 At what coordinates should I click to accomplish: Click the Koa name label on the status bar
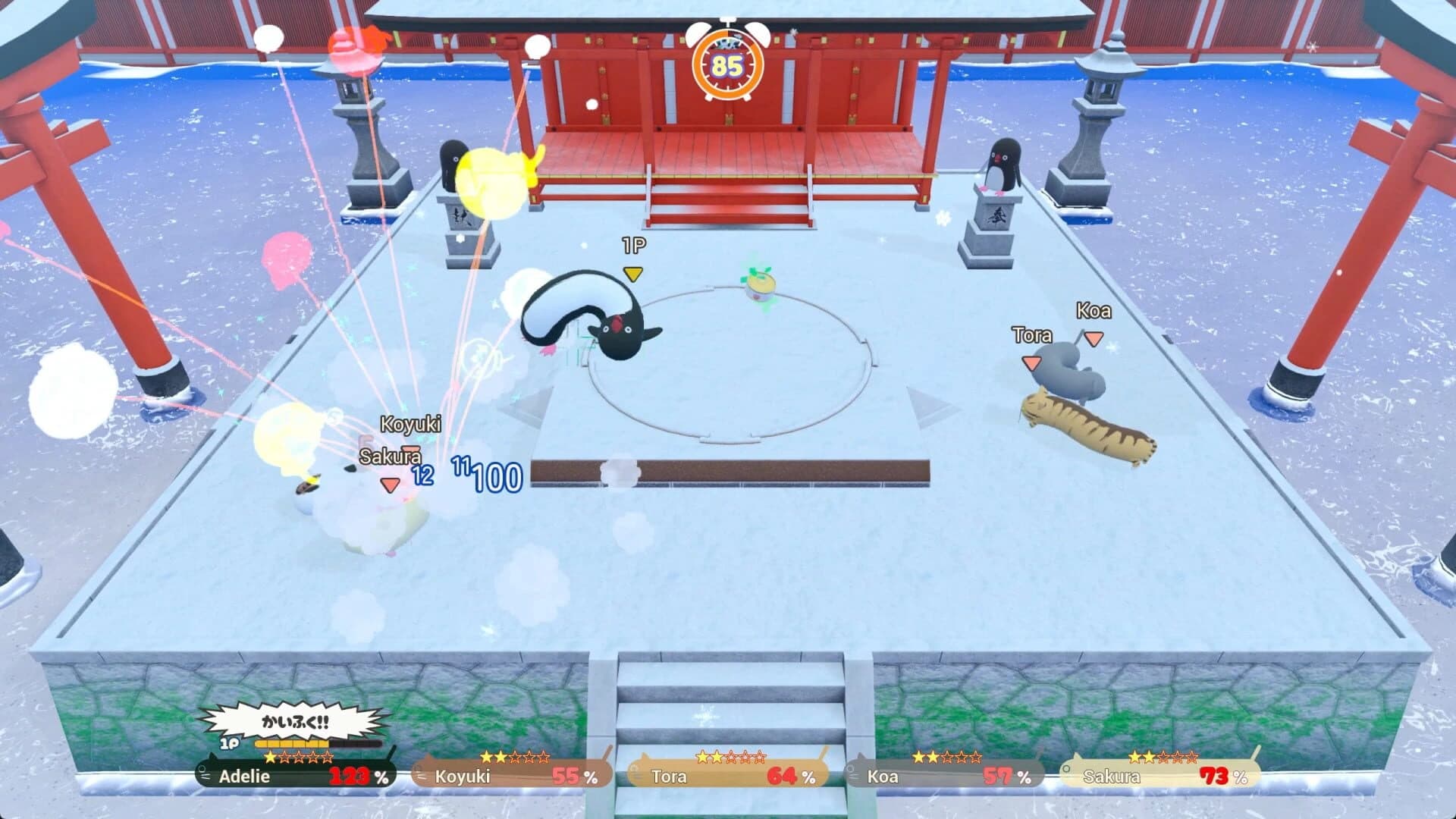[x=883, y=777]
